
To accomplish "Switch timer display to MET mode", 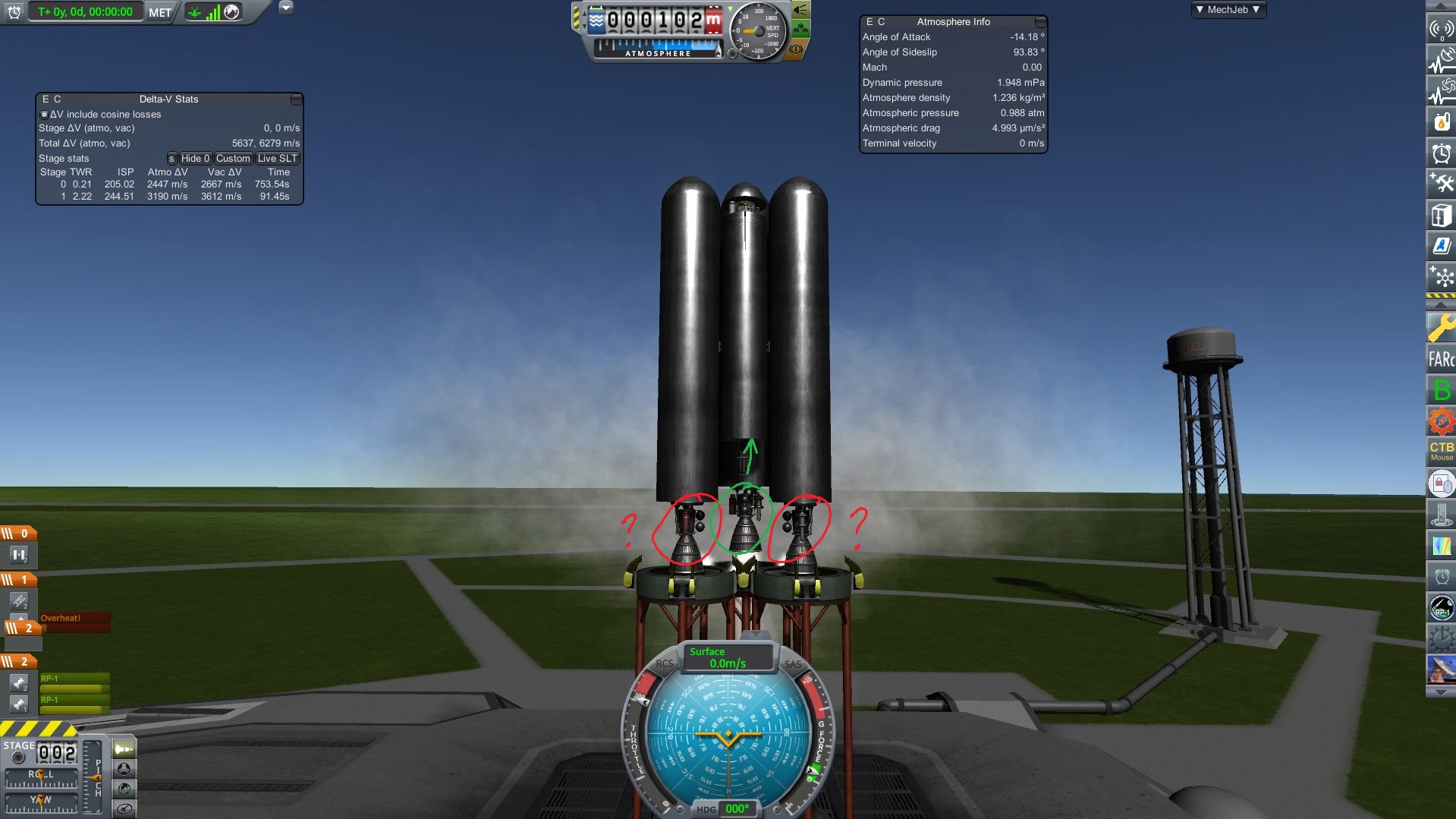I will click(x=159, y=11).
